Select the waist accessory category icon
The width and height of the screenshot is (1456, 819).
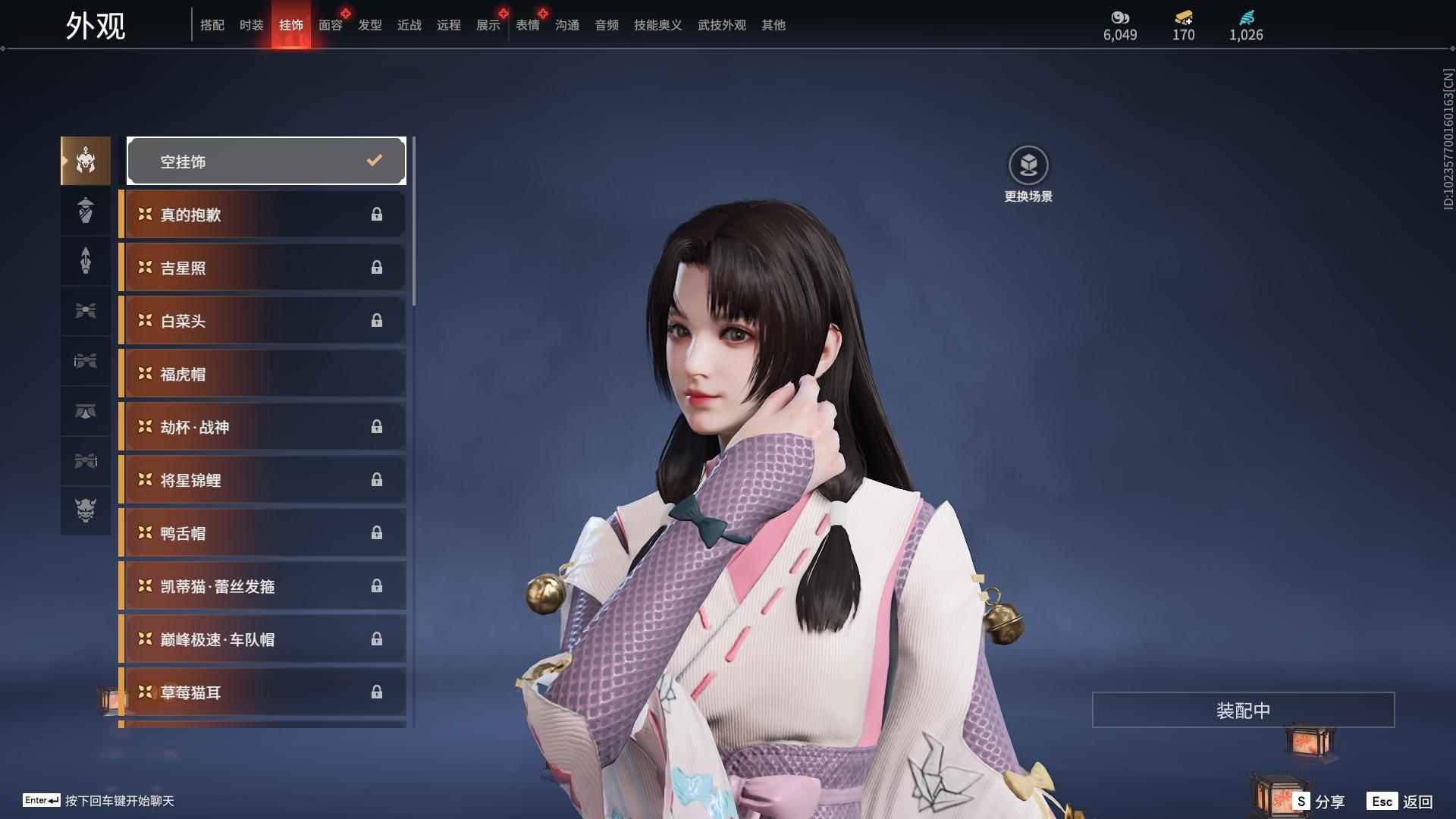[x=85, y=311]
